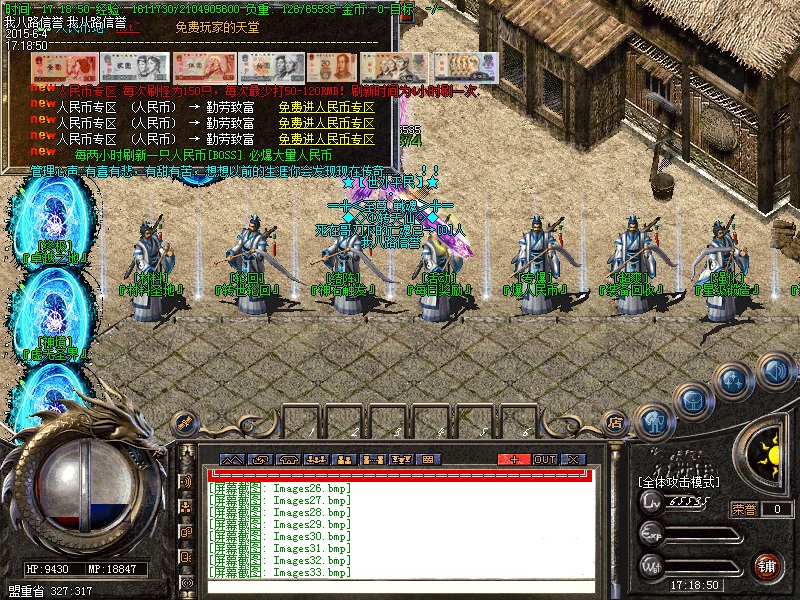Viewport: 800px width, 600px height.
Task: Click the chat text input field
Action: (x=400, y=586)
